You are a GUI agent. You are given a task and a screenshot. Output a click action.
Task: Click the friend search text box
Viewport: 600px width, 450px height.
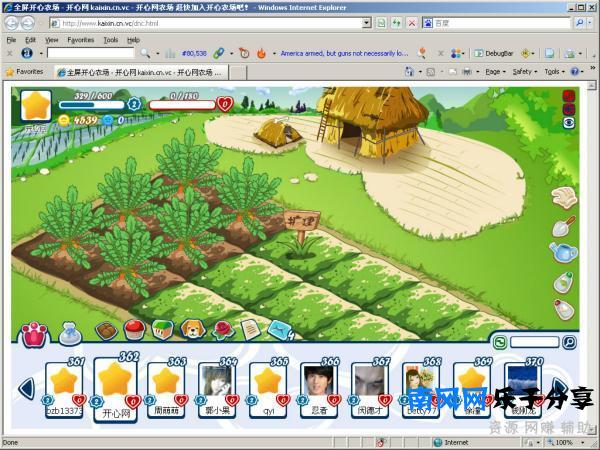pos(534,342)
